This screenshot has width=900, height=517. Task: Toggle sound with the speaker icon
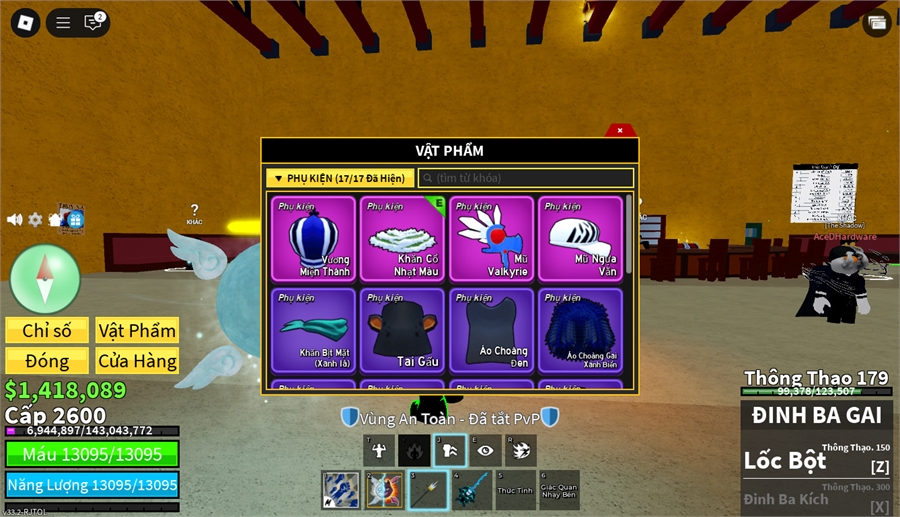tap(15, 220)
